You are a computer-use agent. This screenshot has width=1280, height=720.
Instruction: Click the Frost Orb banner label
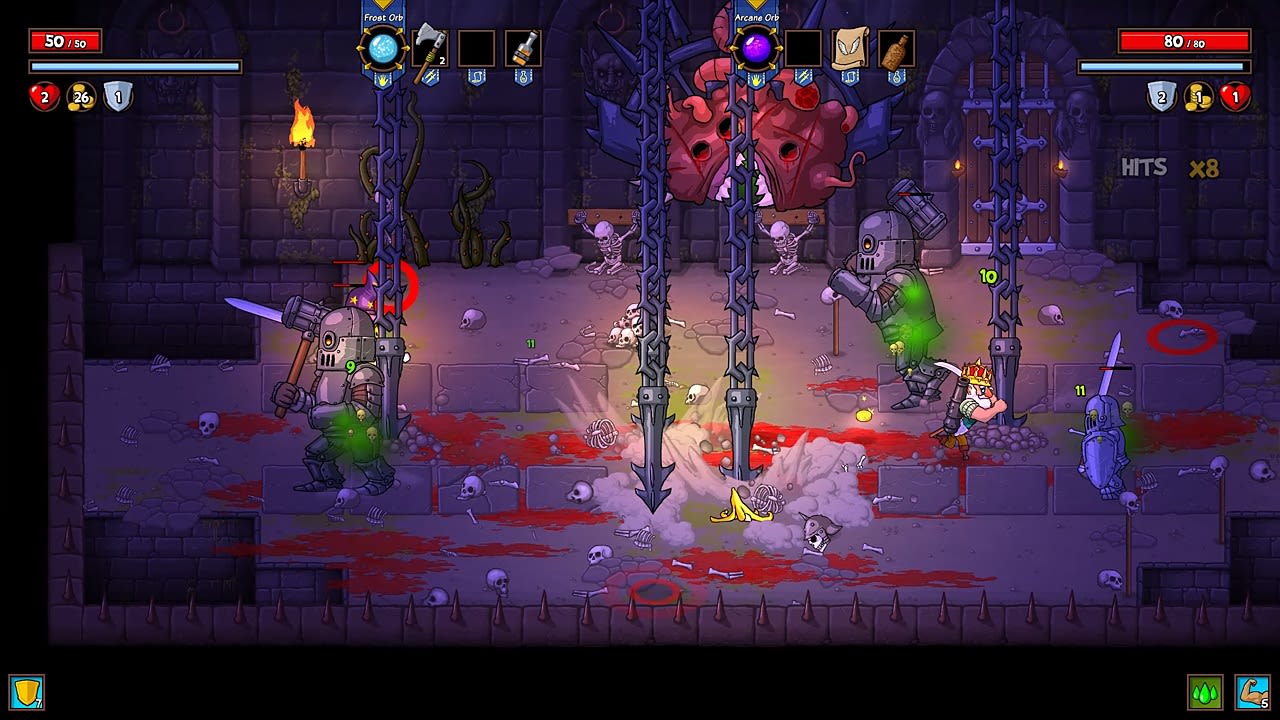[383, 17]
